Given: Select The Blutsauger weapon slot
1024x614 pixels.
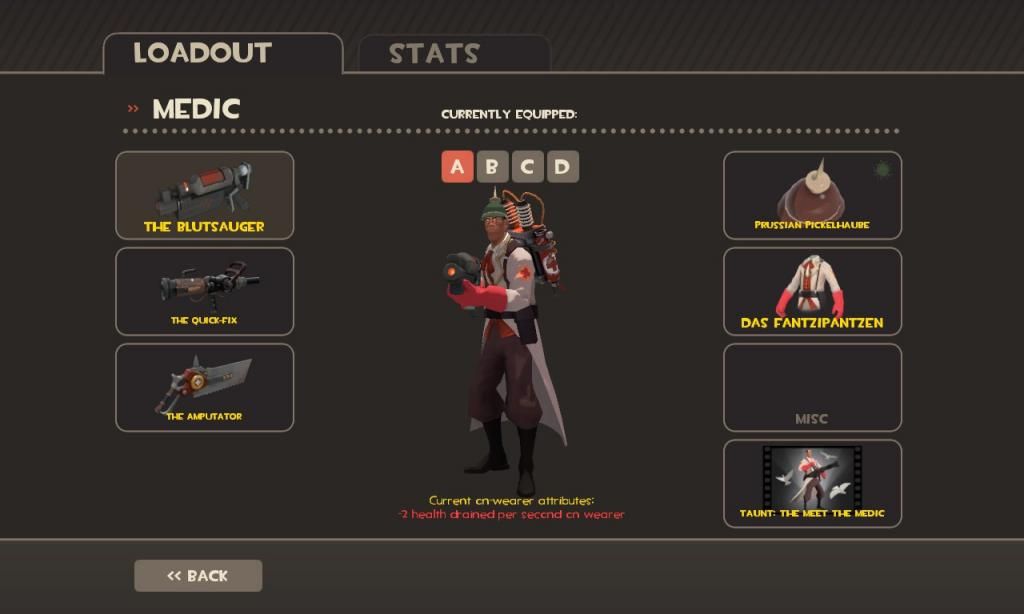Looking at the screenshot, I should (x=205, y=196).
